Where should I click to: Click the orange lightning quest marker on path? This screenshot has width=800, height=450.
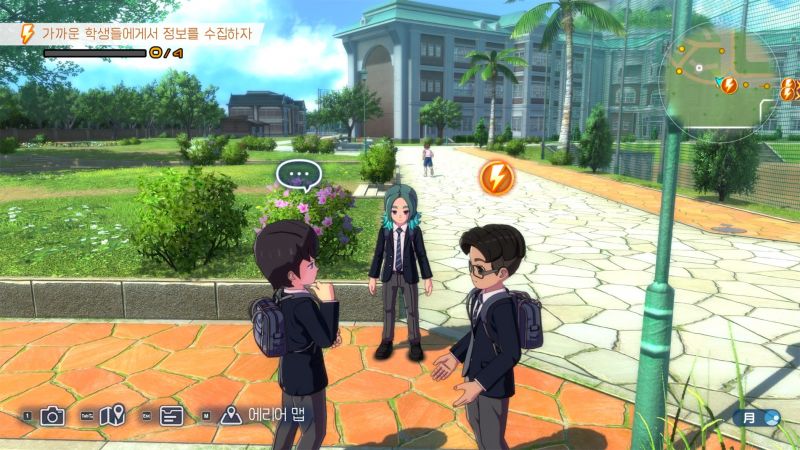pos(496,178)
